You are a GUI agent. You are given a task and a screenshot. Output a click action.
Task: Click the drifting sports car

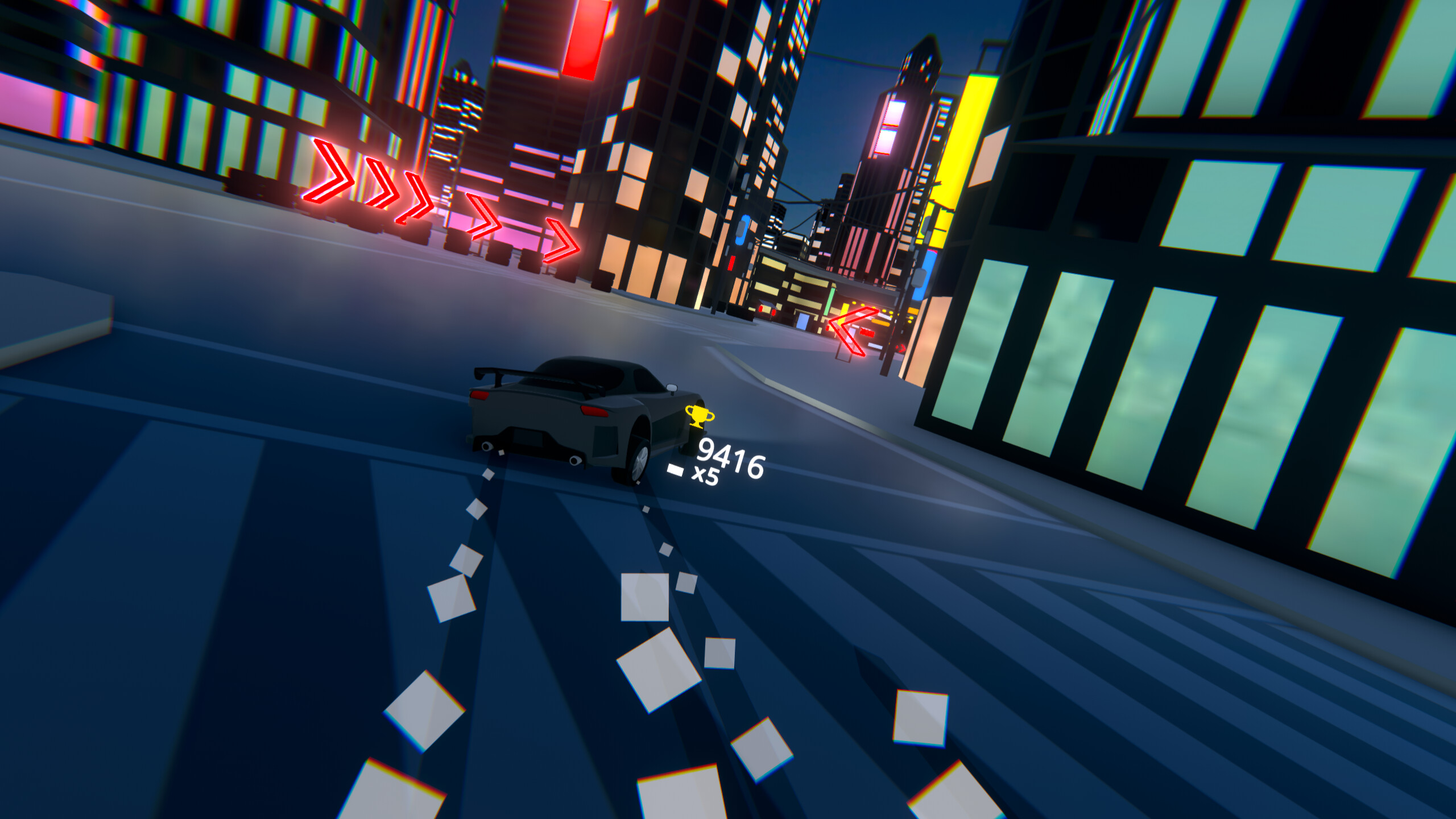569,415
